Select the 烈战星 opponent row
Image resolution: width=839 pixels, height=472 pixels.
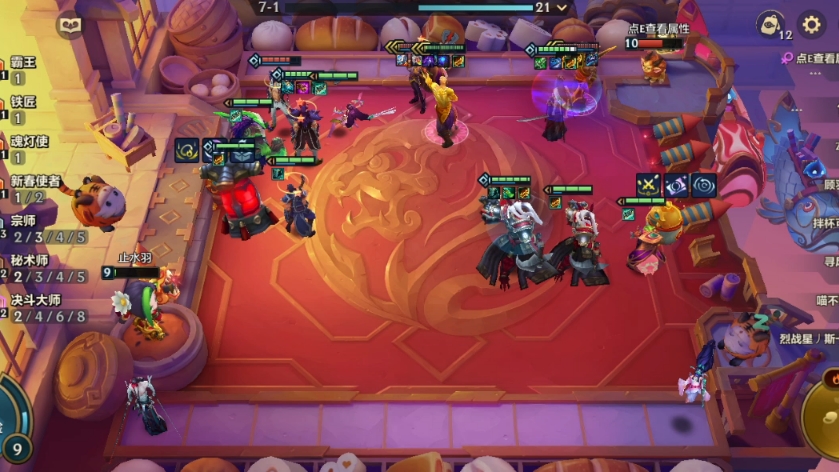(x=806, y=338)
